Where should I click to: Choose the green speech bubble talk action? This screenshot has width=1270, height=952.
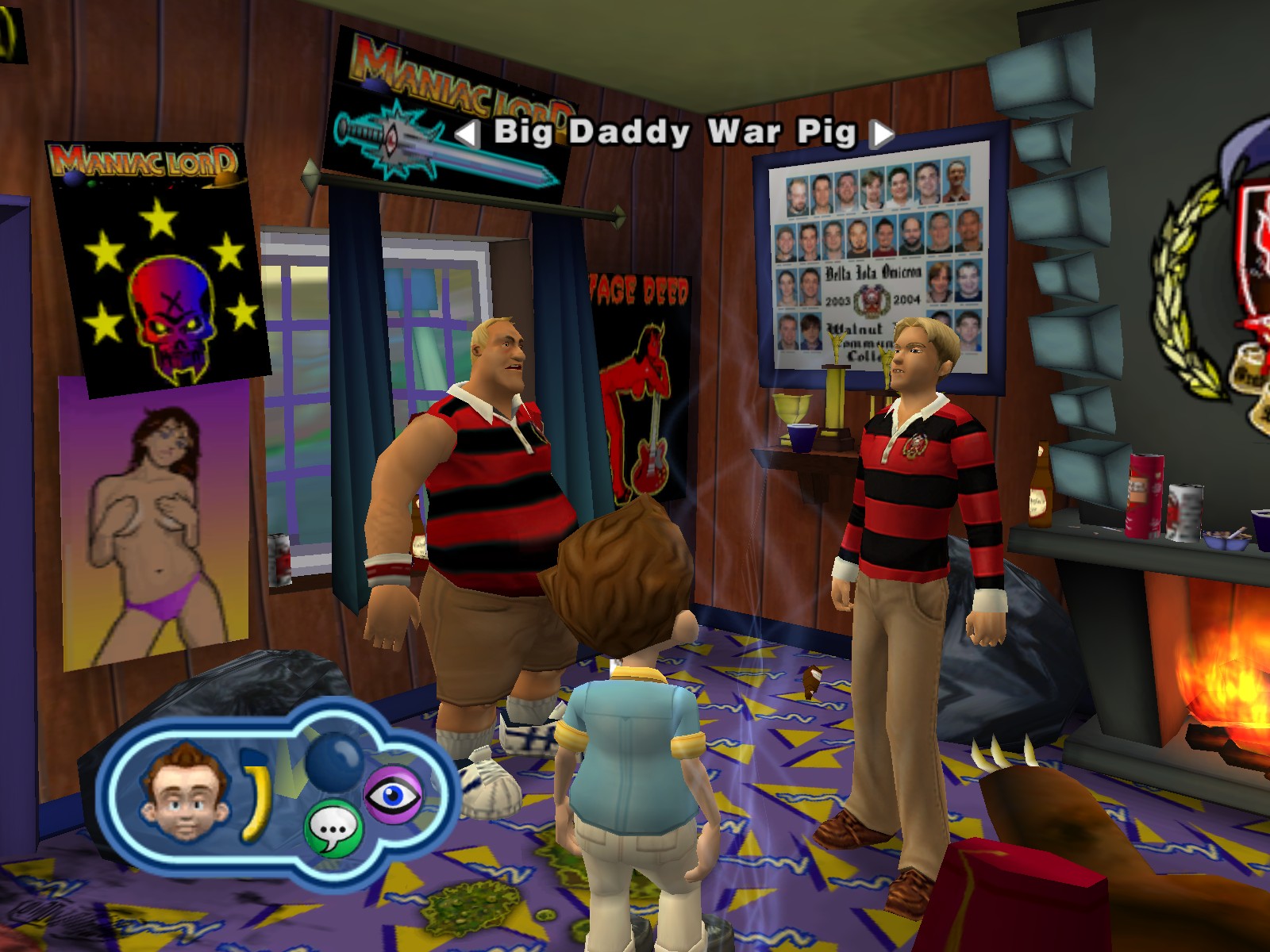tap(333, 829)
